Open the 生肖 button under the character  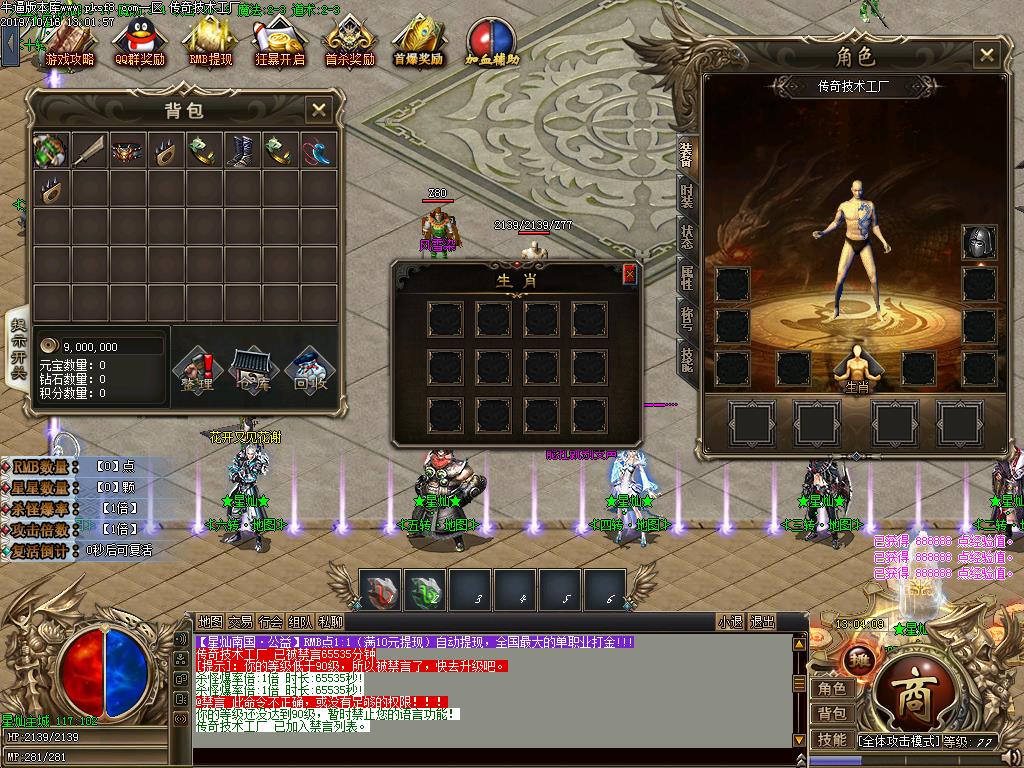point(857,370)
